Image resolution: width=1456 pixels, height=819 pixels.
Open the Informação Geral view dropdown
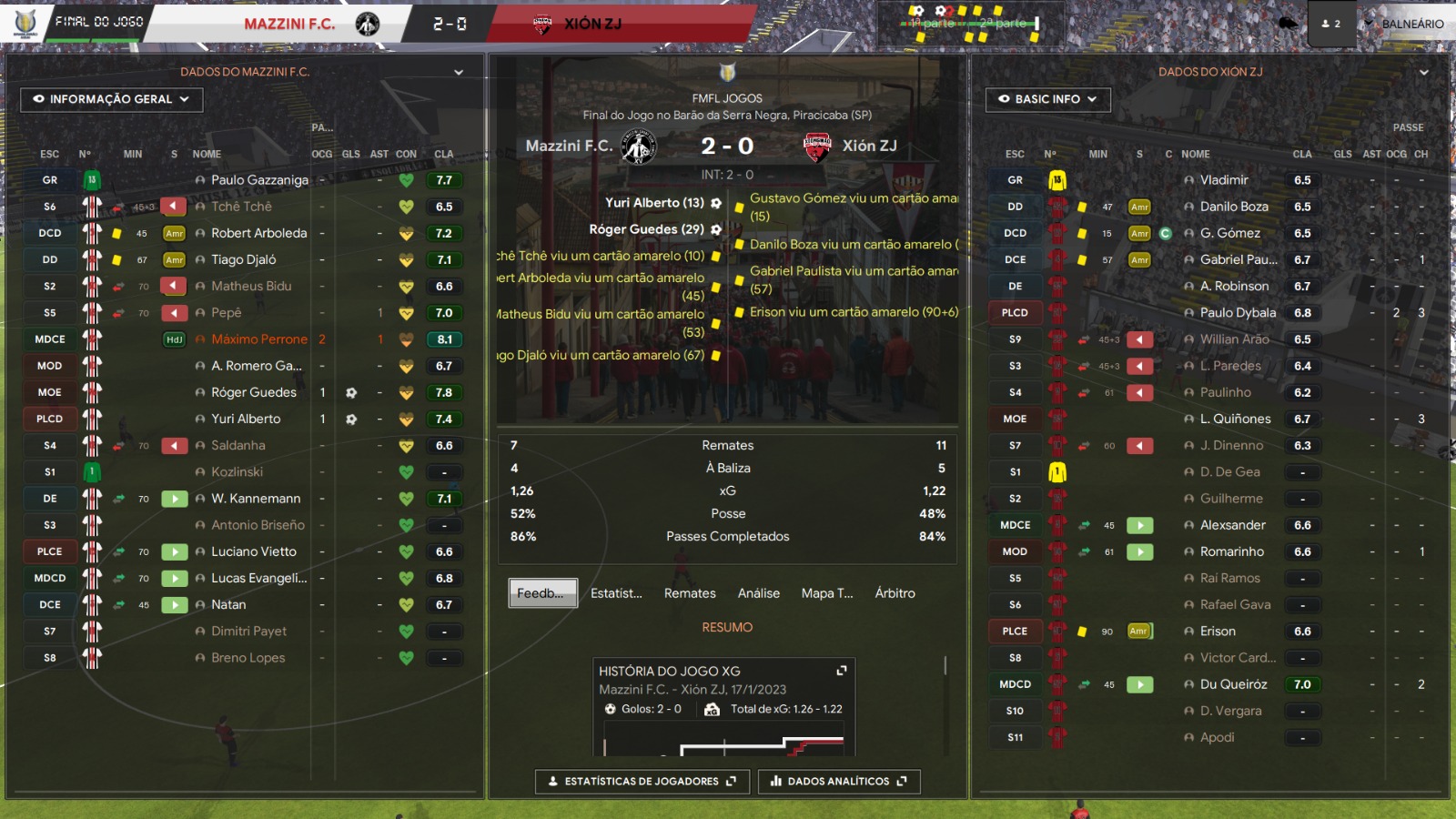coord(111,99)
